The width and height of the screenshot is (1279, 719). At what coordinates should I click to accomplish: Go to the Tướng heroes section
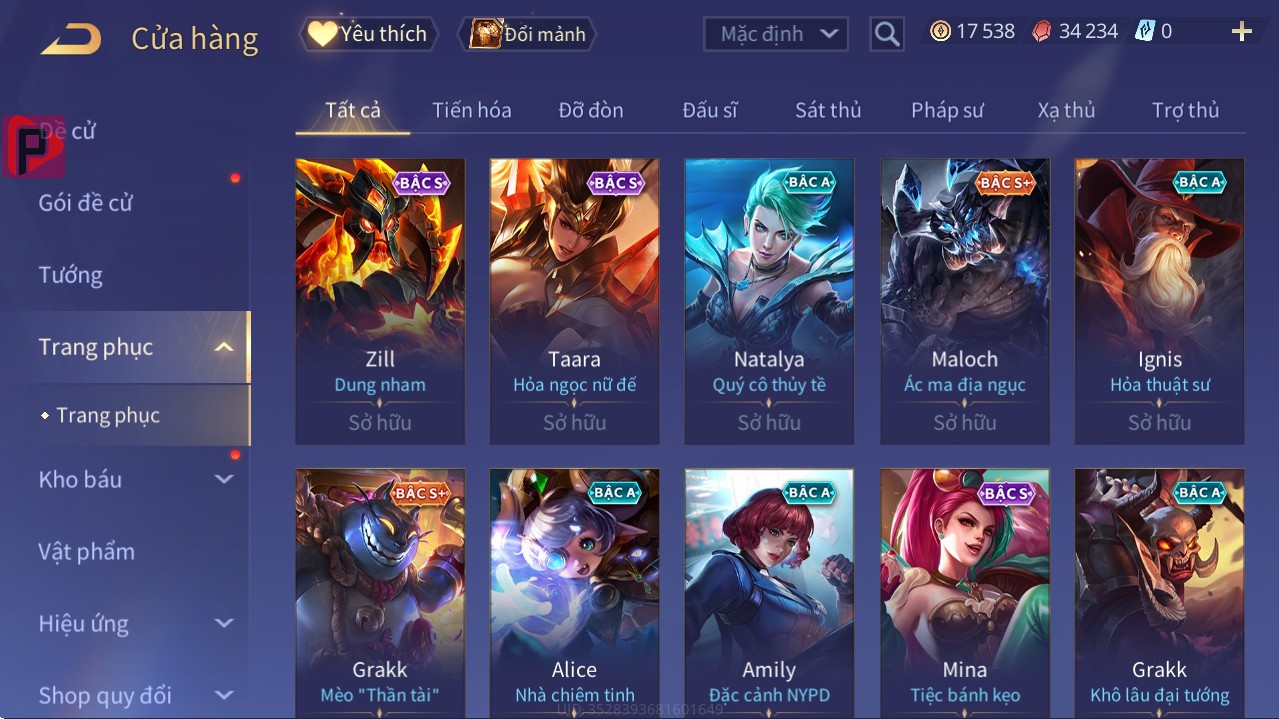(x=70, y=275)
